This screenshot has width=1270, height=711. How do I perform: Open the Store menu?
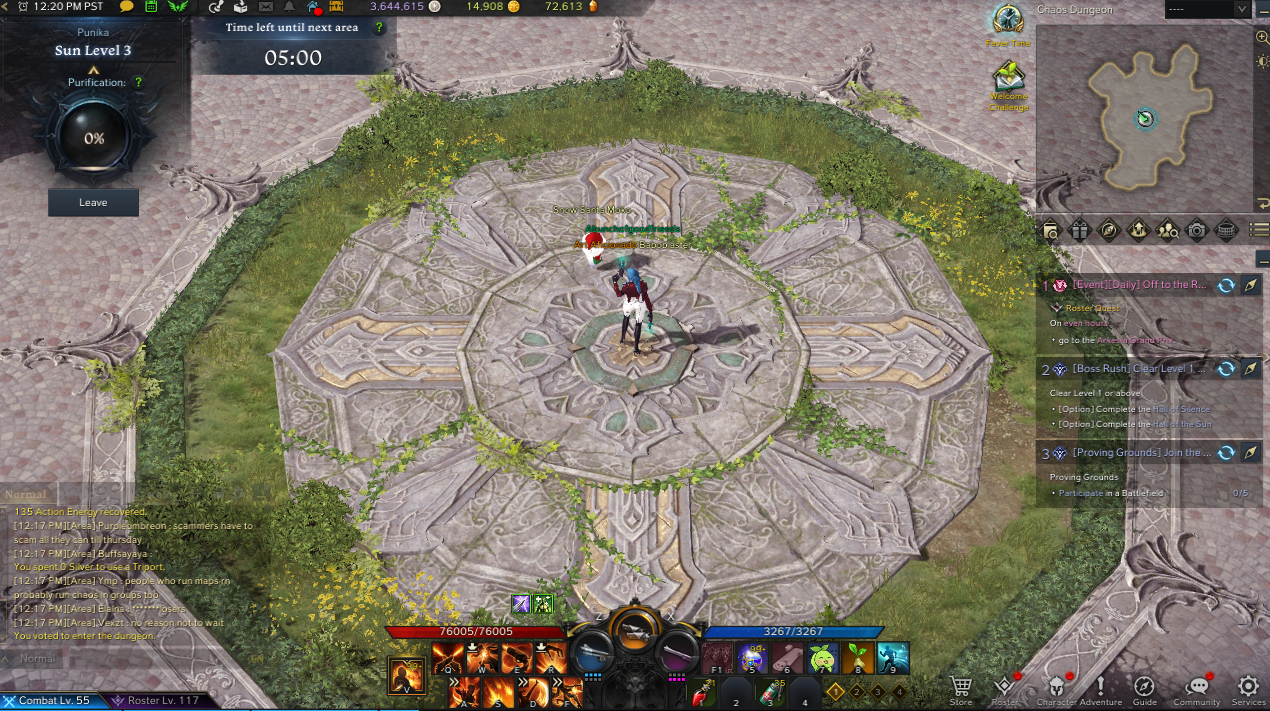point(961,687)
